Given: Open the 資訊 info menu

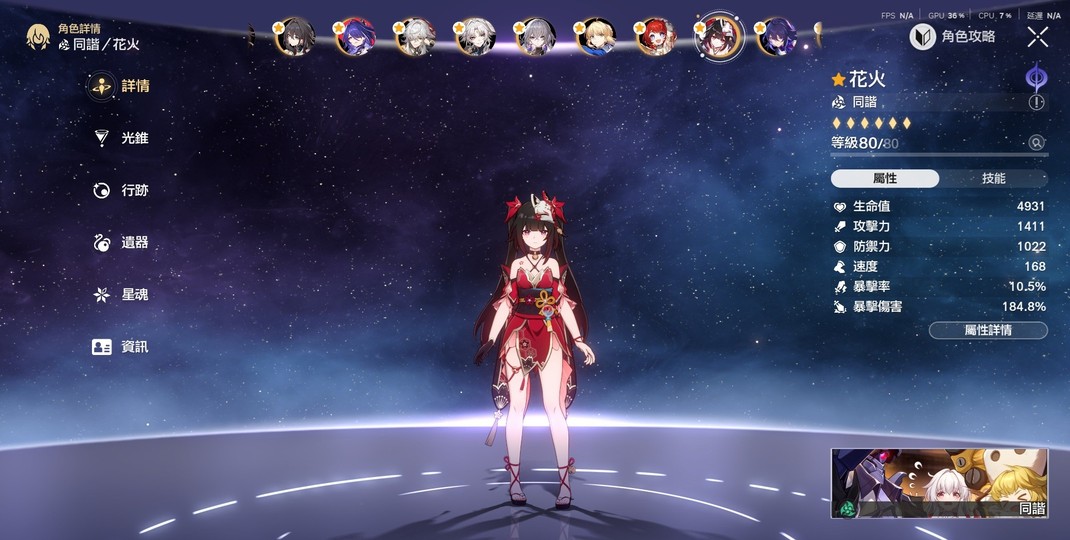Looking at the screenshot, I should point(121,346).
